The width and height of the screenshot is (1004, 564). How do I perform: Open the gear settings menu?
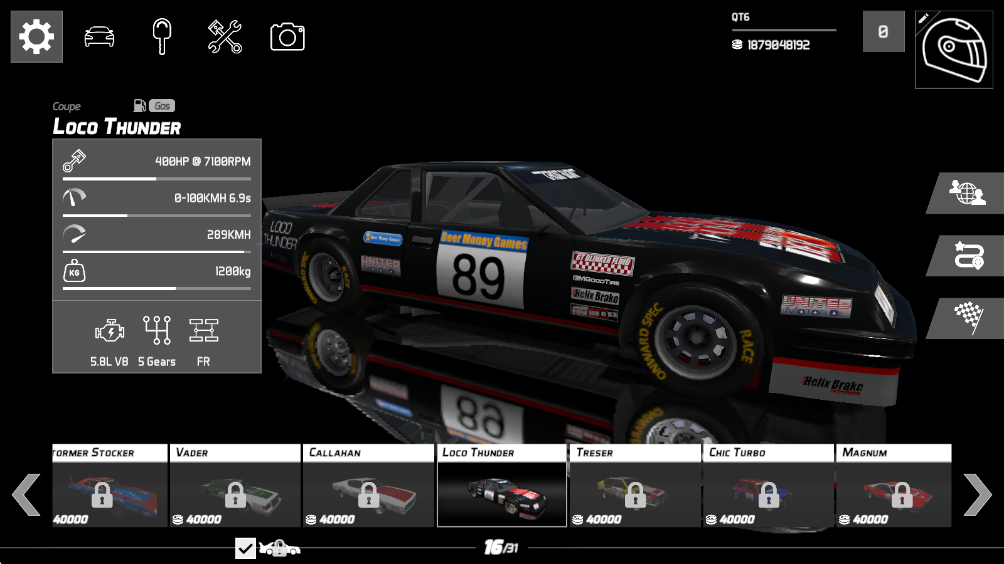[x=37, y=37]
